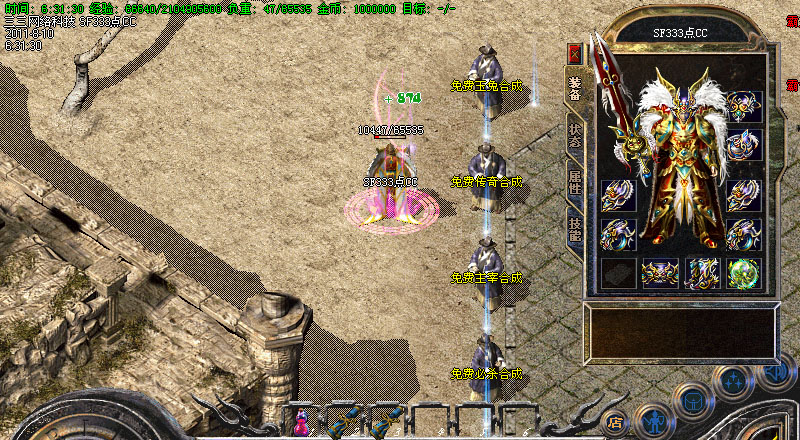Click the round four-dot sparkle button

coord(733,382)
